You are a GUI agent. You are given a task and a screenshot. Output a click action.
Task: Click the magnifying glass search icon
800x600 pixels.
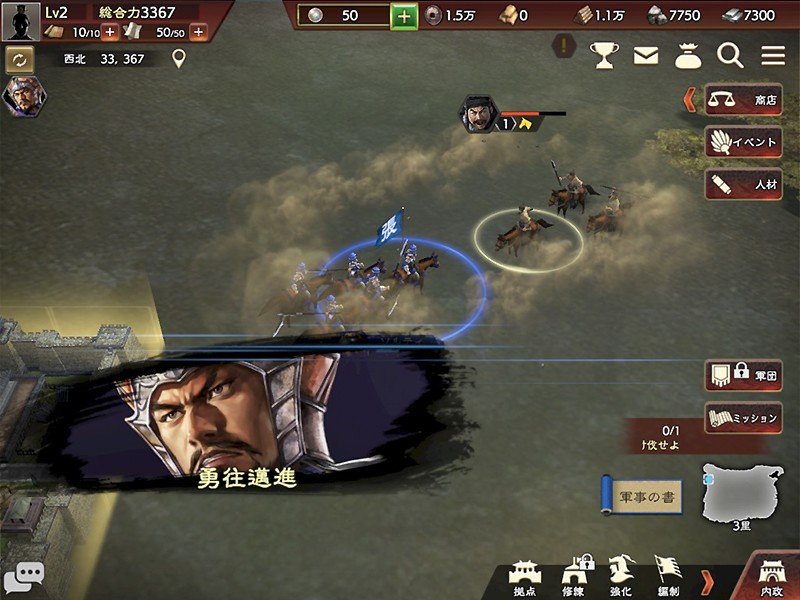tap(731, 56)
